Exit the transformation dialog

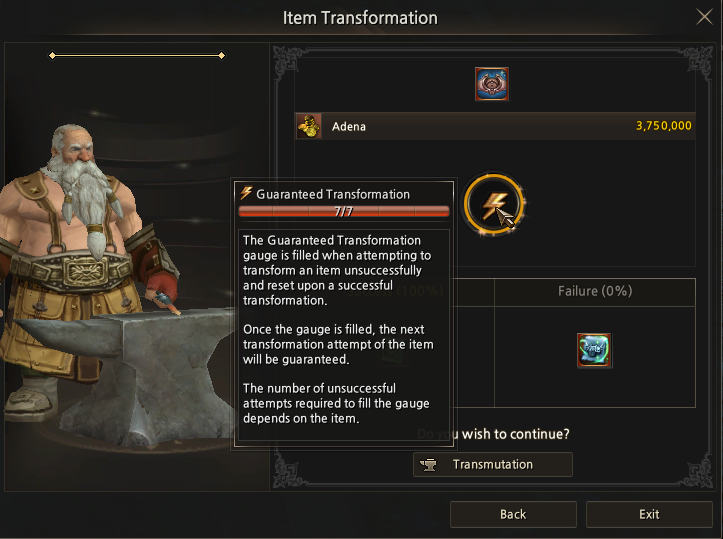649,514
